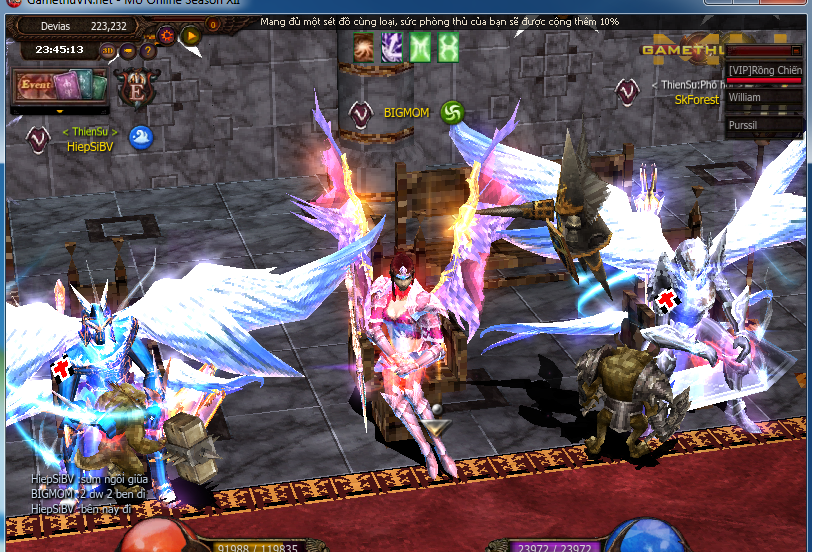Expand the arrow below the Event panel
813x552 pixels.
click(59, 111)
